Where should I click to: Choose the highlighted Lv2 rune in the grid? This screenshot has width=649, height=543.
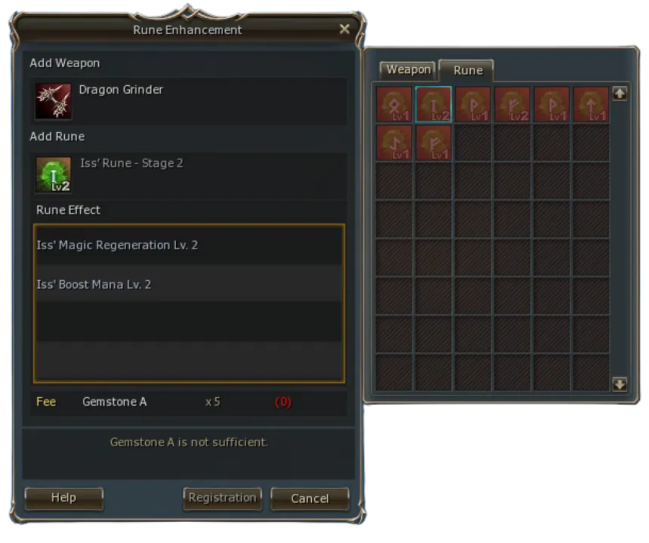433,104
